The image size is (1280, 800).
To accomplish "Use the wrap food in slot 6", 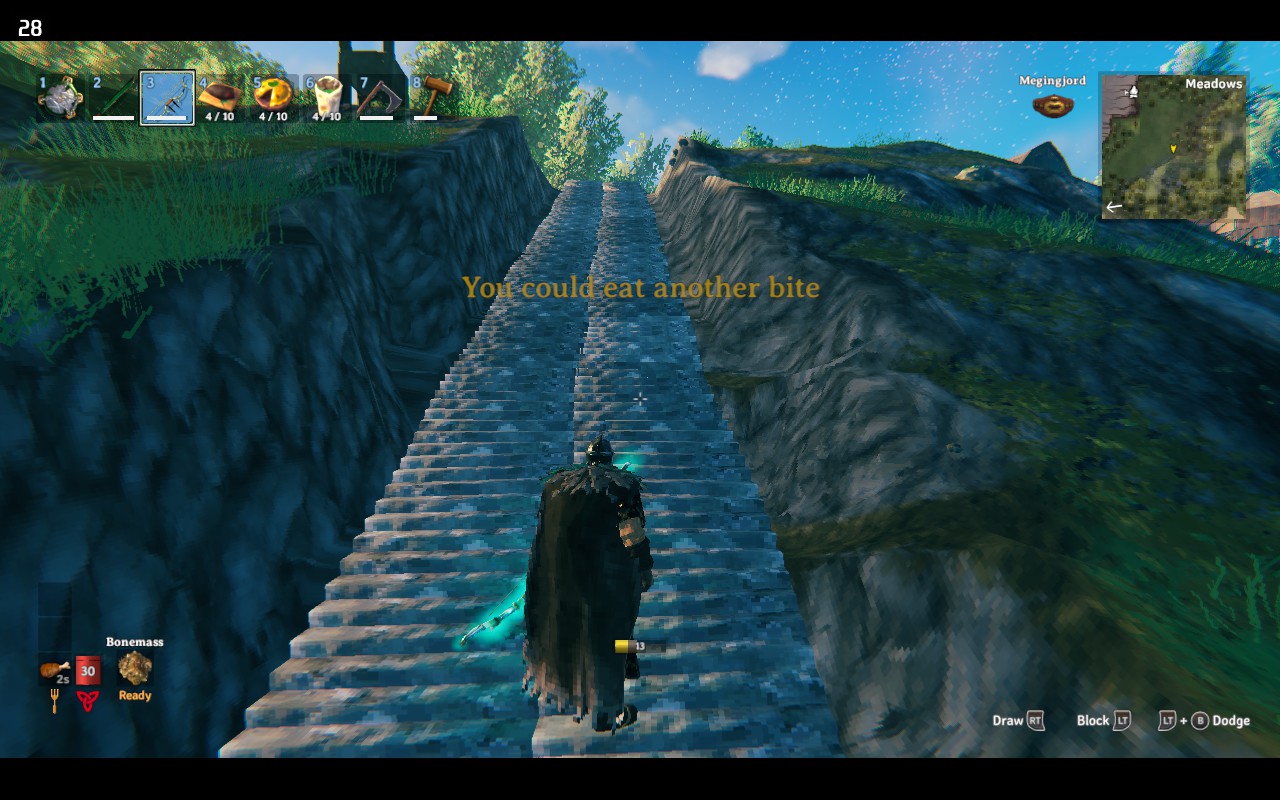I will (x=326, y=97).
